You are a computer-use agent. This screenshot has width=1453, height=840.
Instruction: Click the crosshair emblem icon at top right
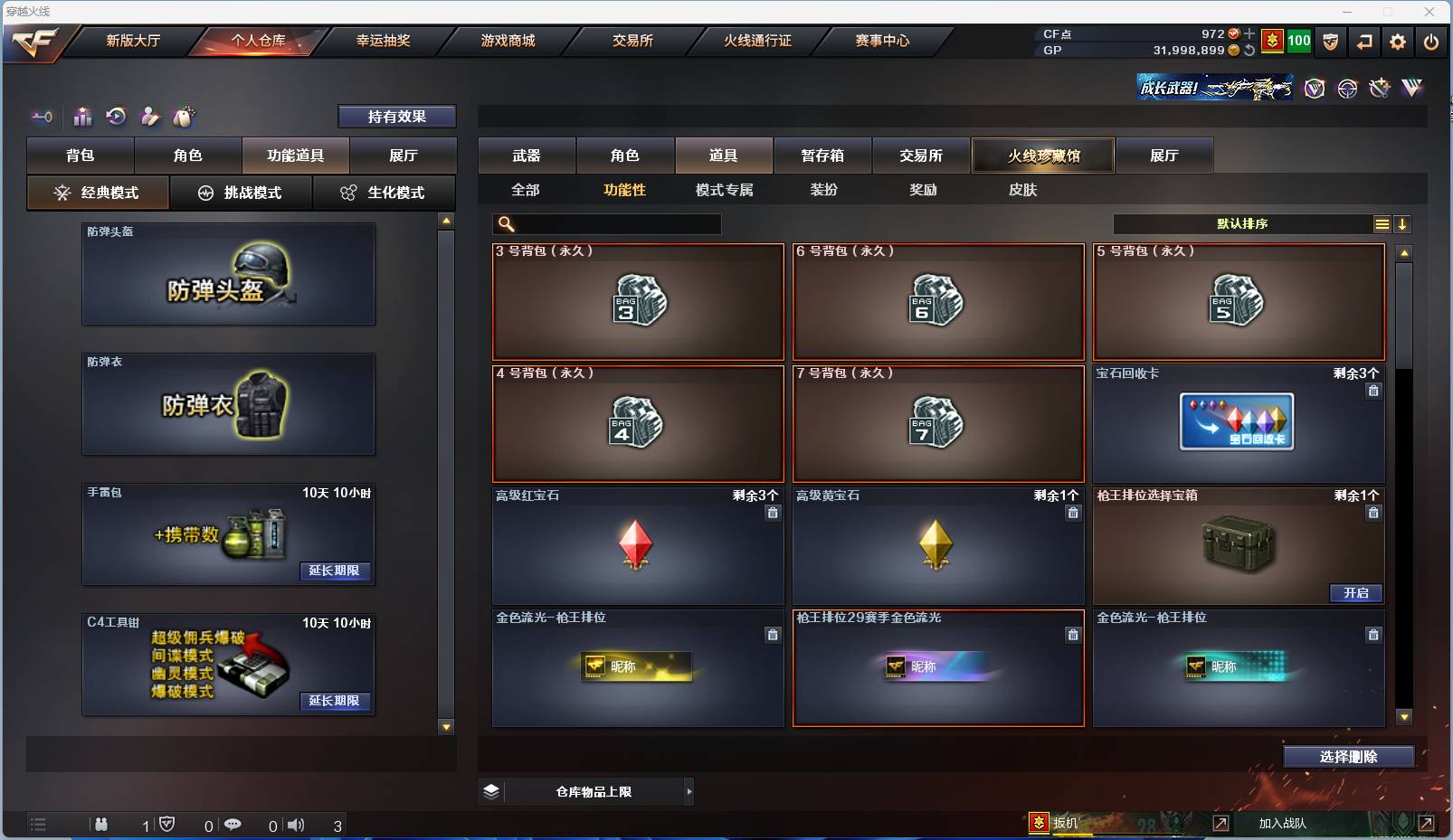1347,89
